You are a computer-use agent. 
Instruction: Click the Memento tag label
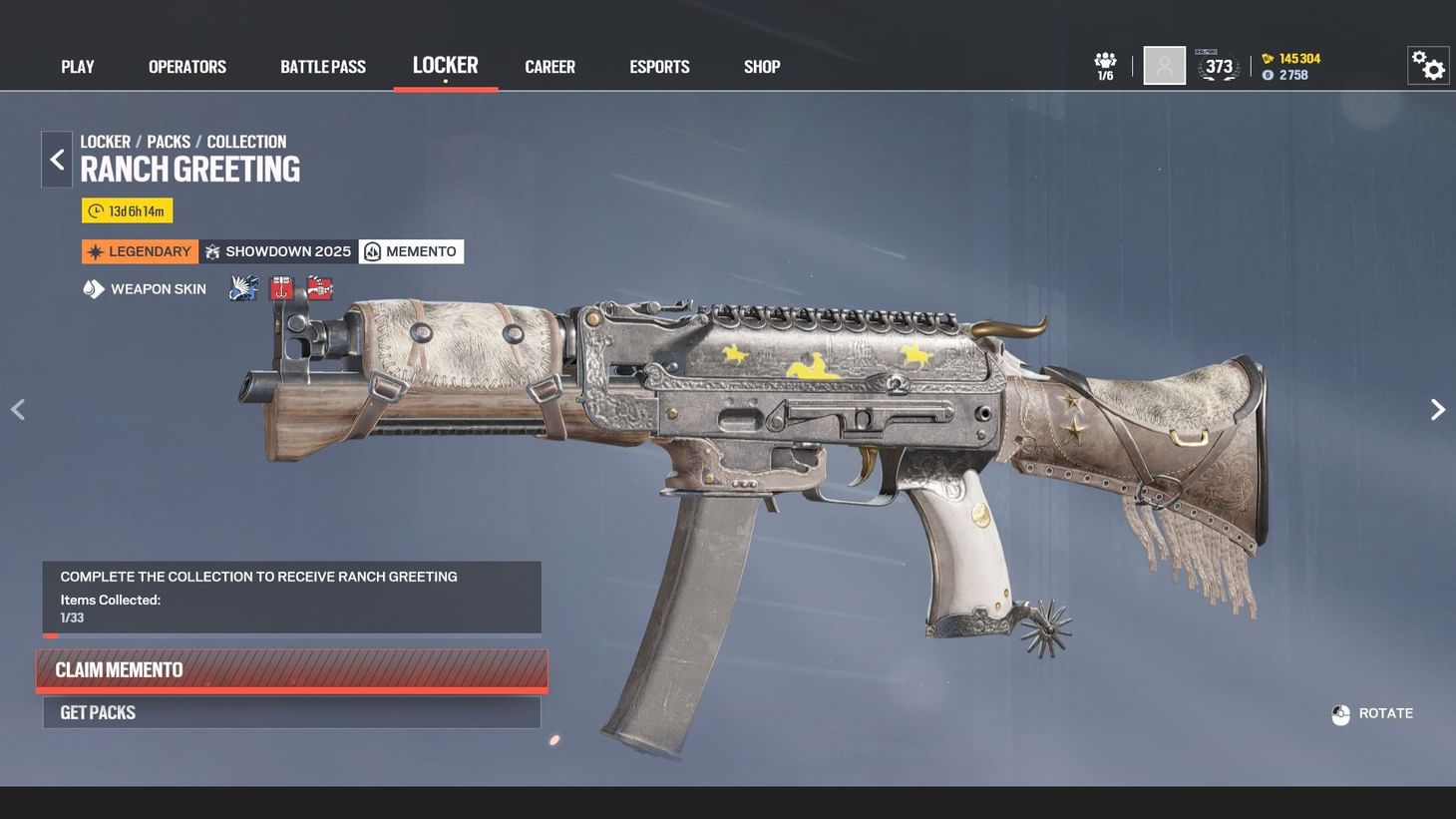411,250
